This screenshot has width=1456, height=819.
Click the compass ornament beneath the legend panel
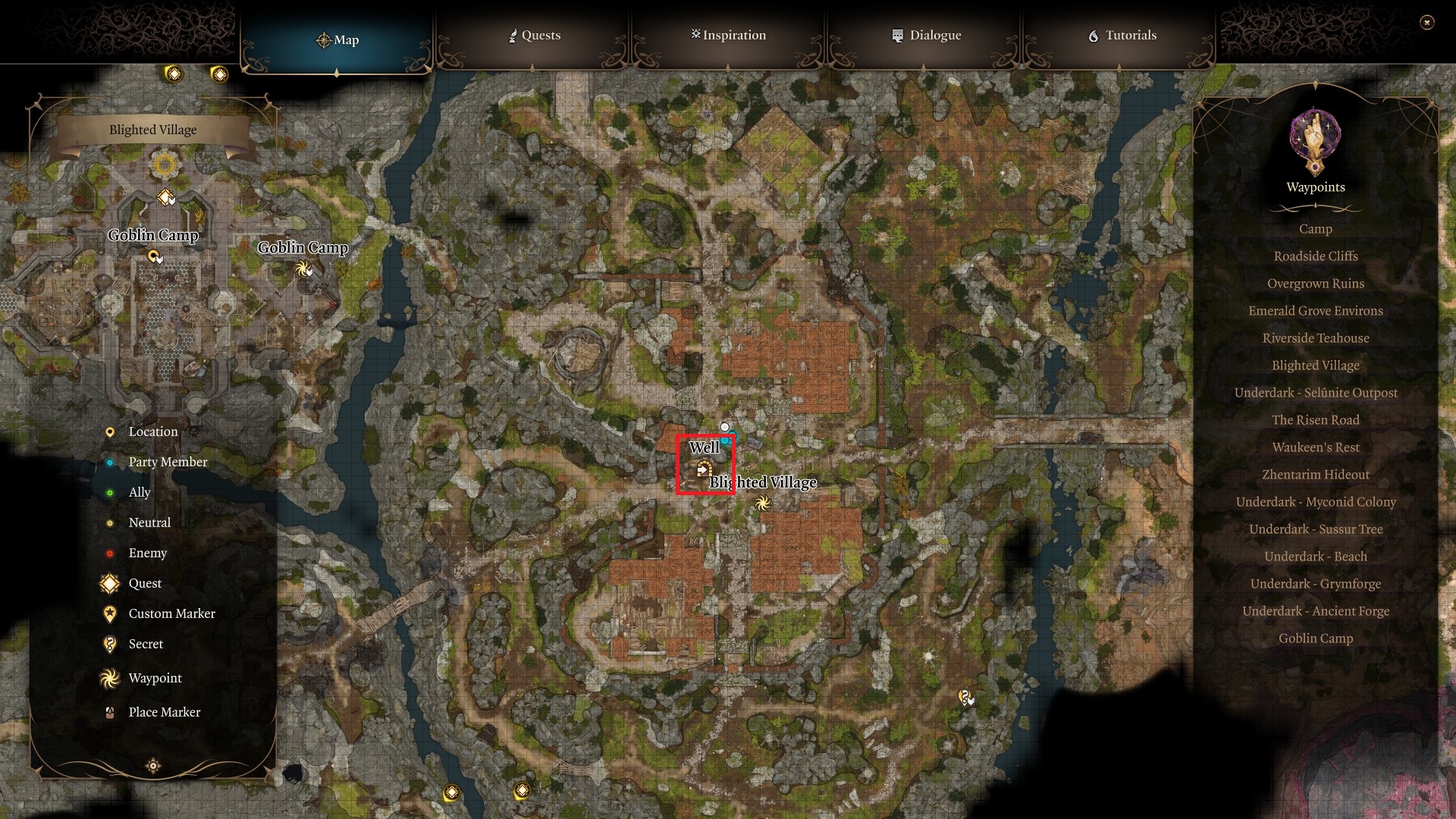[x=152, y=767]
